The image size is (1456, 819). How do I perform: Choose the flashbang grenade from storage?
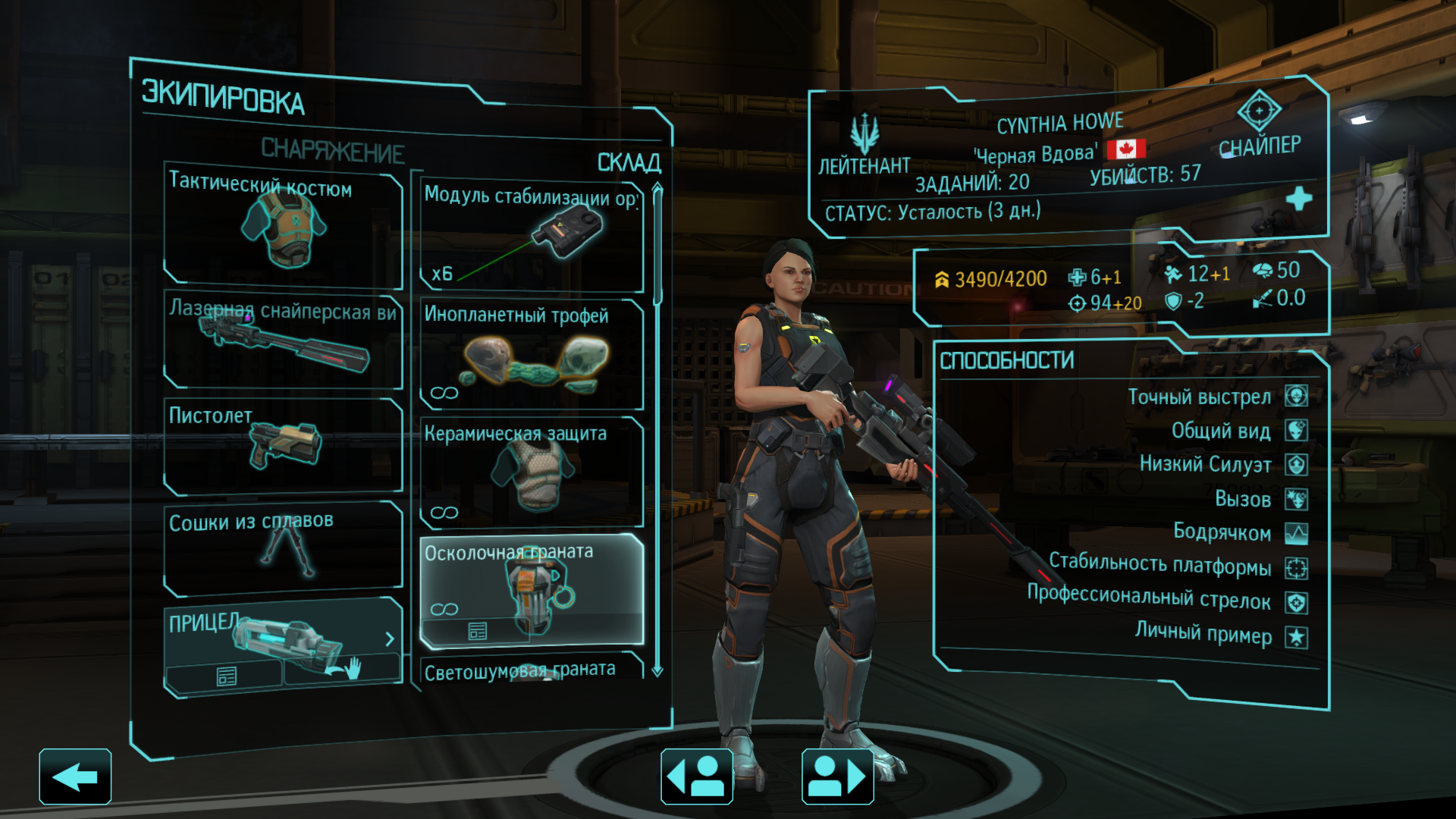(531, 670)
